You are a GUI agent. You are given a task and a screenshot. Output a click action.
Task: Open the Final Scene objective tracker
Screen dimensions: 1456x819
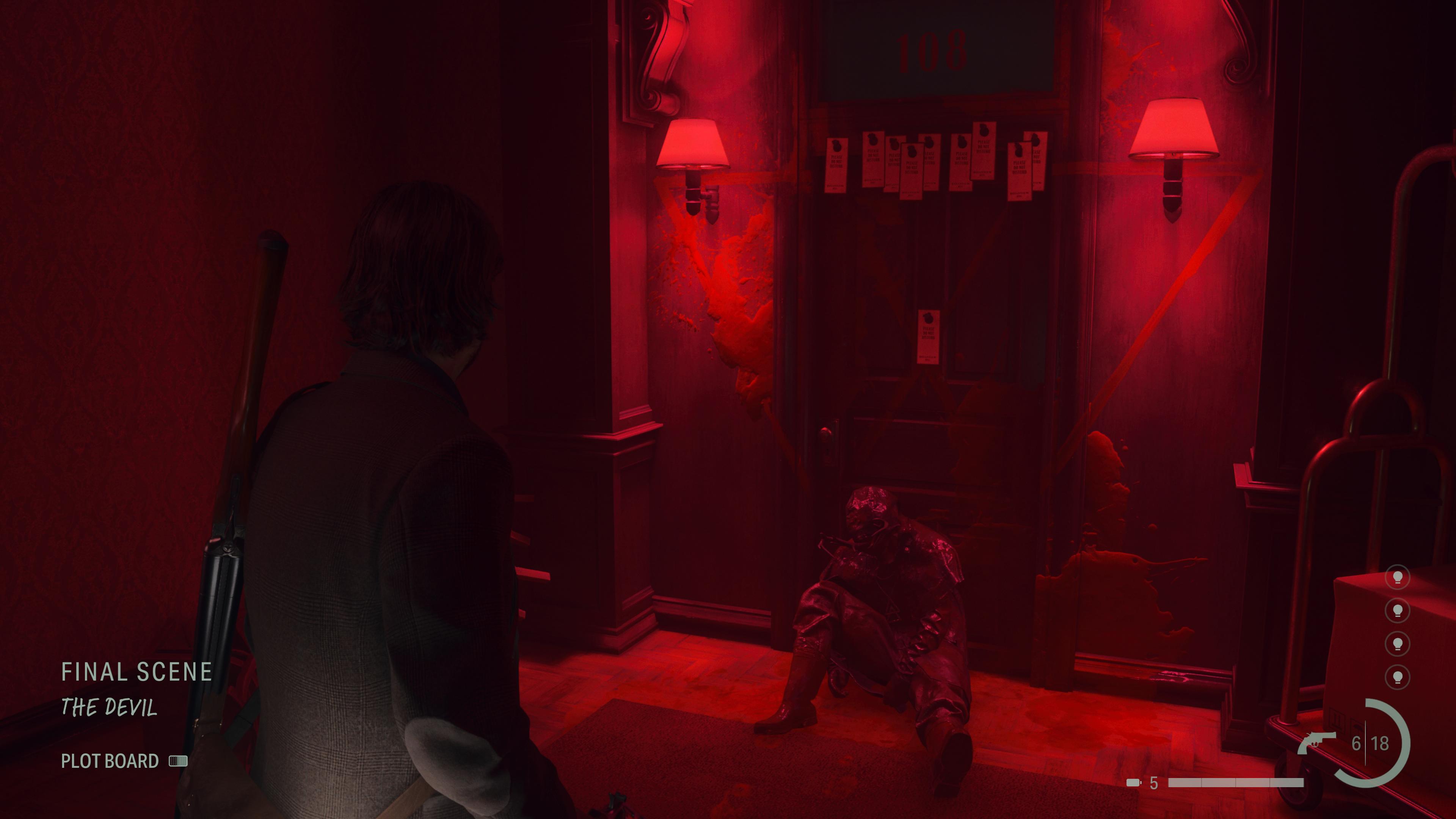[136, 672]
